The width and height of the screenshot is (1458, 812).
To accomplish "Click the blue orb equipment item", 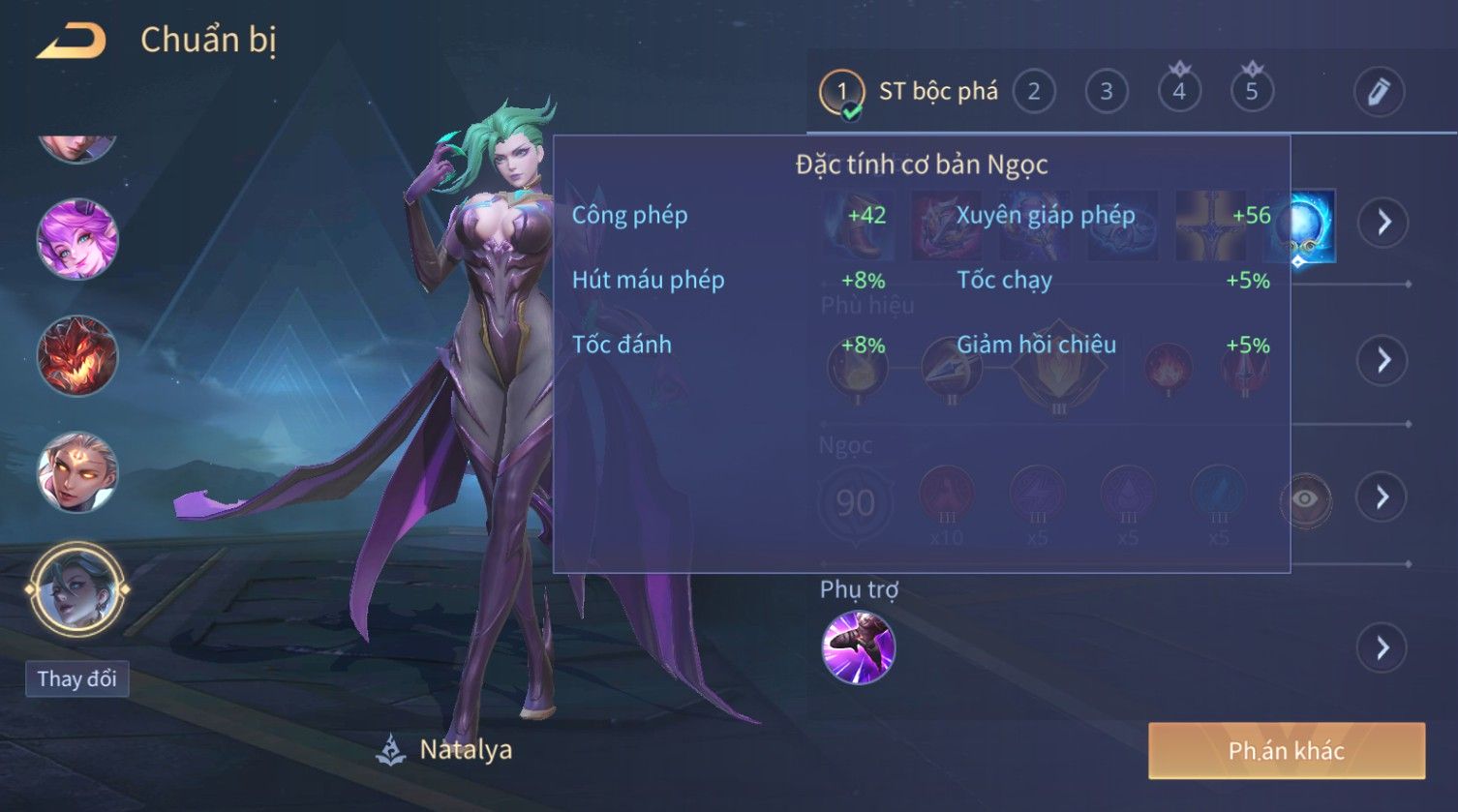I will pyautogui.click(x=1299, y=226).
